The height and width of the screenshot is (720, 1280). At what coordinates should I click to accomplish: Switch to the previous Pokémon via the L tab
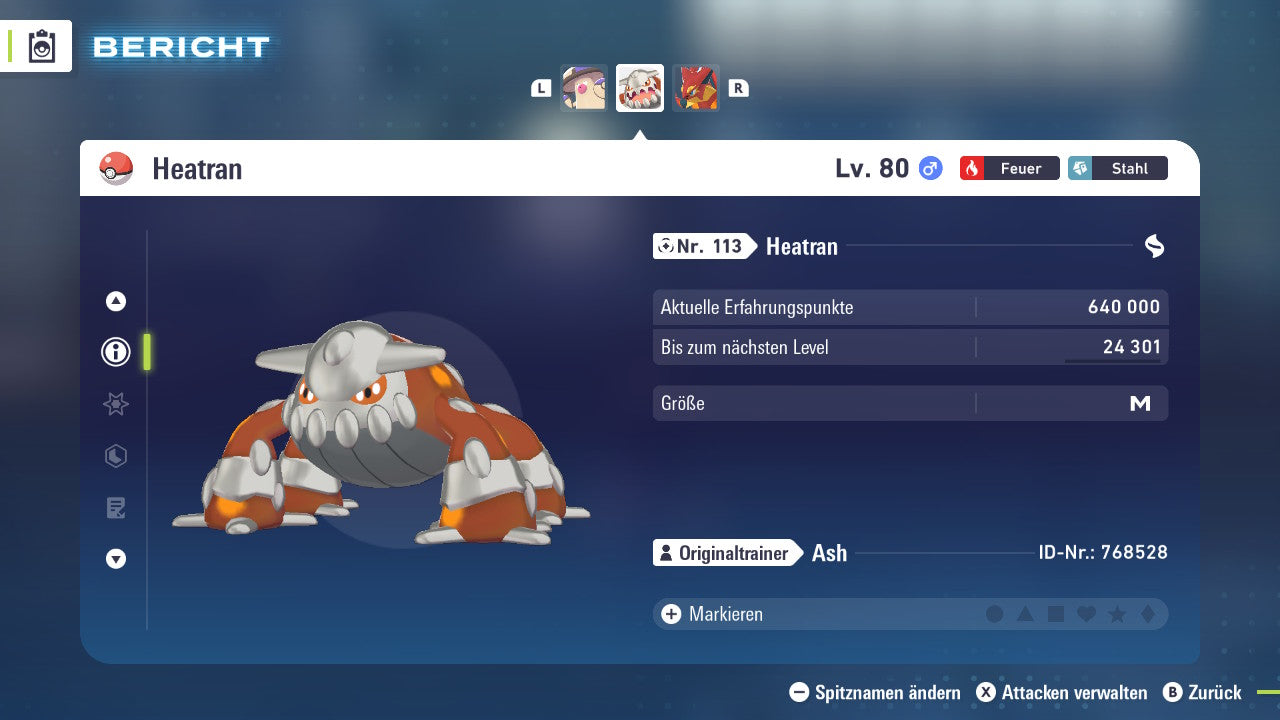(541, 87)
